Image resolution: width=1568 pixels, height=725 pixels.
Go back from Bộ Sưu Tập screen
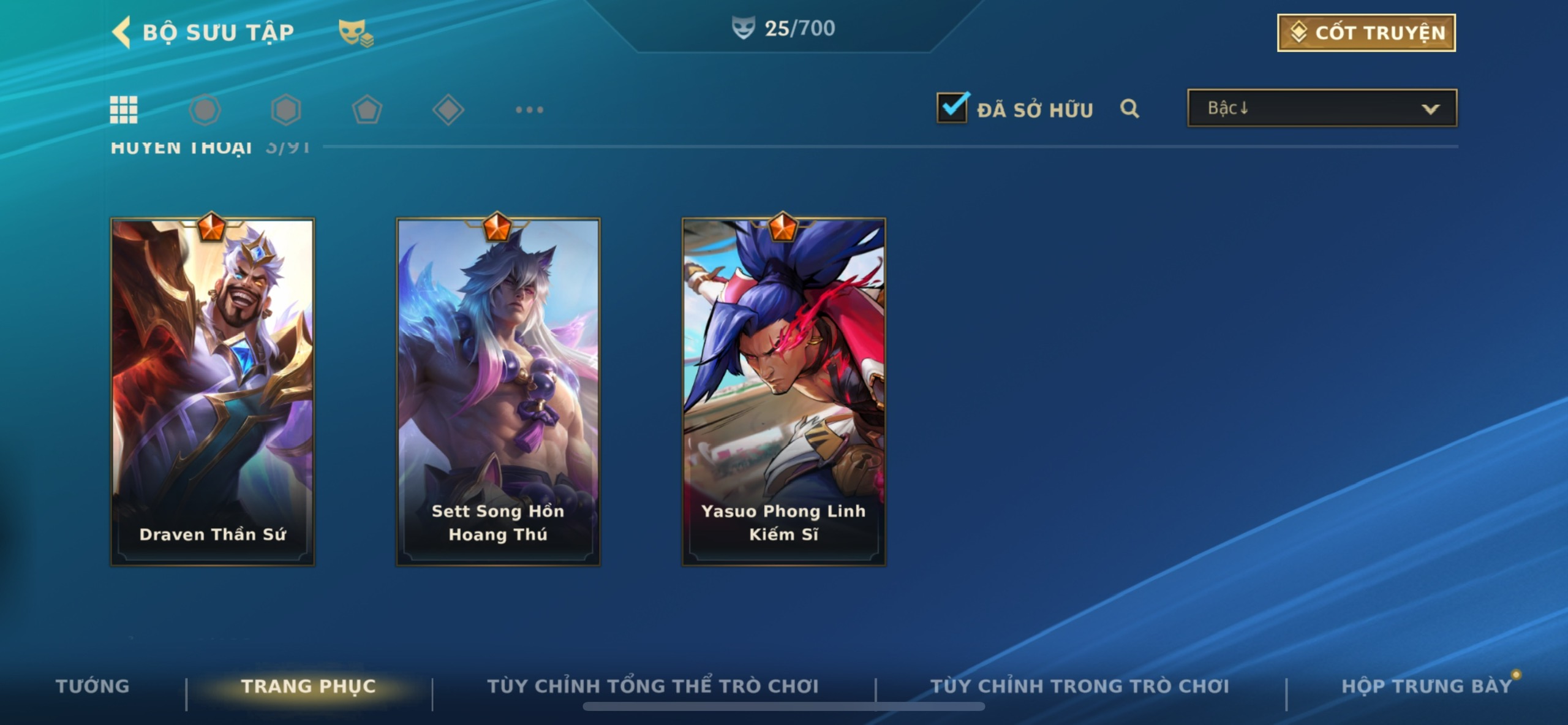123,32
